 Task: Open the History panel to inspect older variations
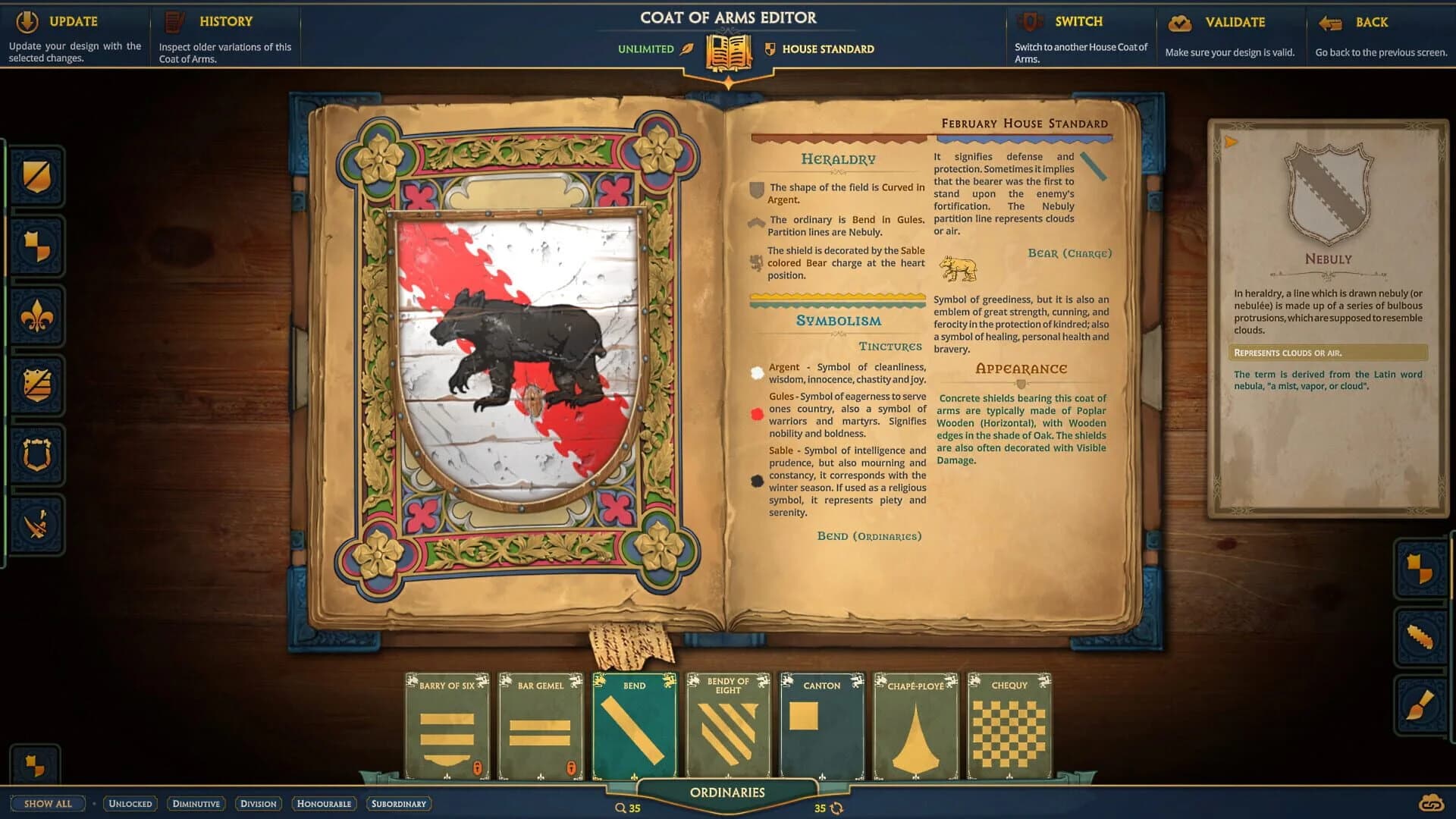[225, 21]
